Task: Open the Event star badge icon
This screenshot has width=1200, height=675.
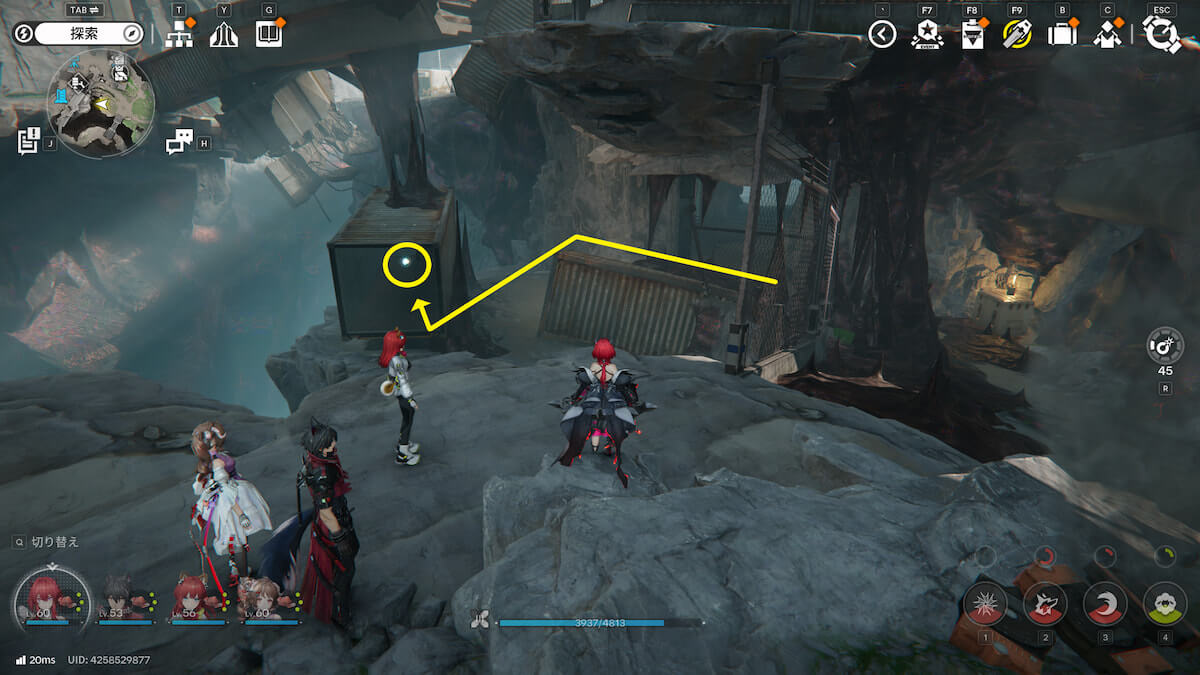Action: 926,36
